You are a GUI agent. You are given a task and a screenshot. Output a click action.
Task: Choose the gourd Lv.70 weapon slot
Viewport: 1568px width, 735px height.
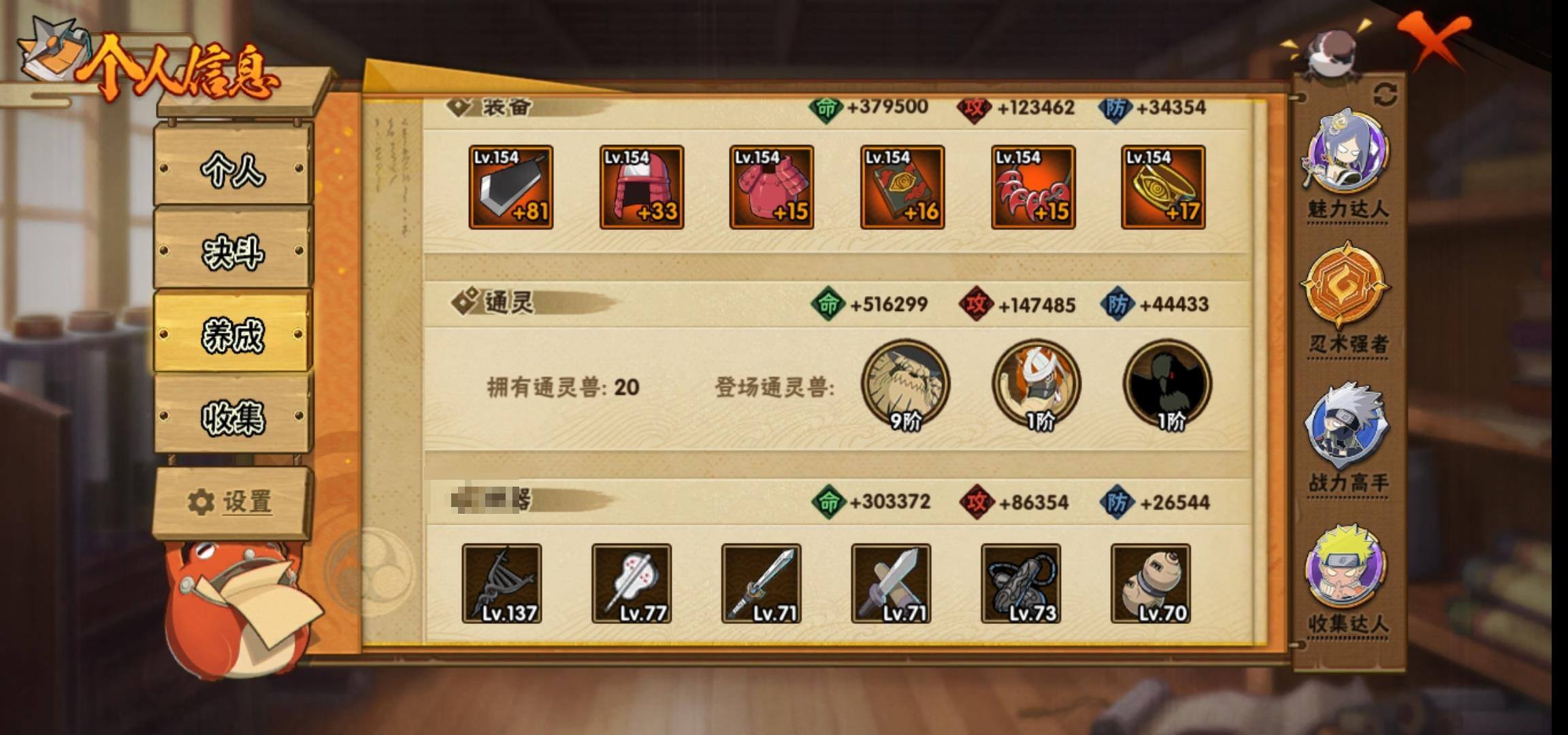(x=1150, y=583)
